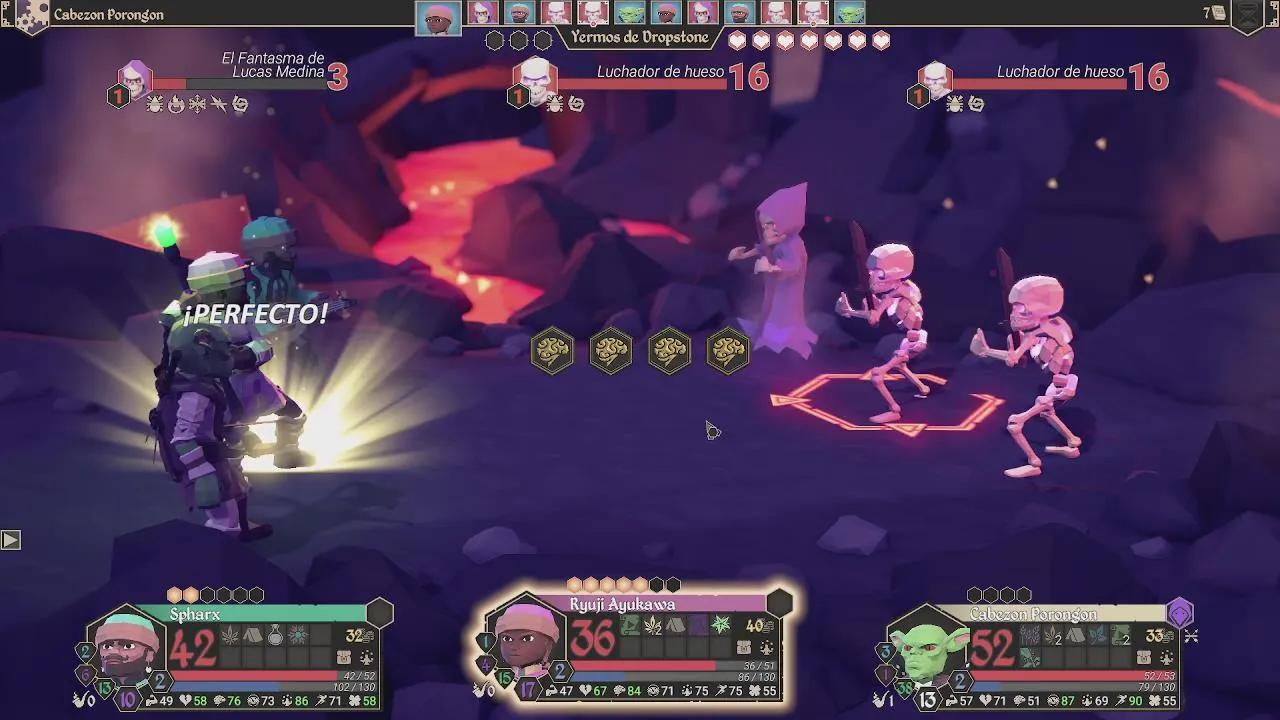Select Cabezon Porongon's goblin portrait
This screenshot has width=1280, height=720.
(927, 650)
